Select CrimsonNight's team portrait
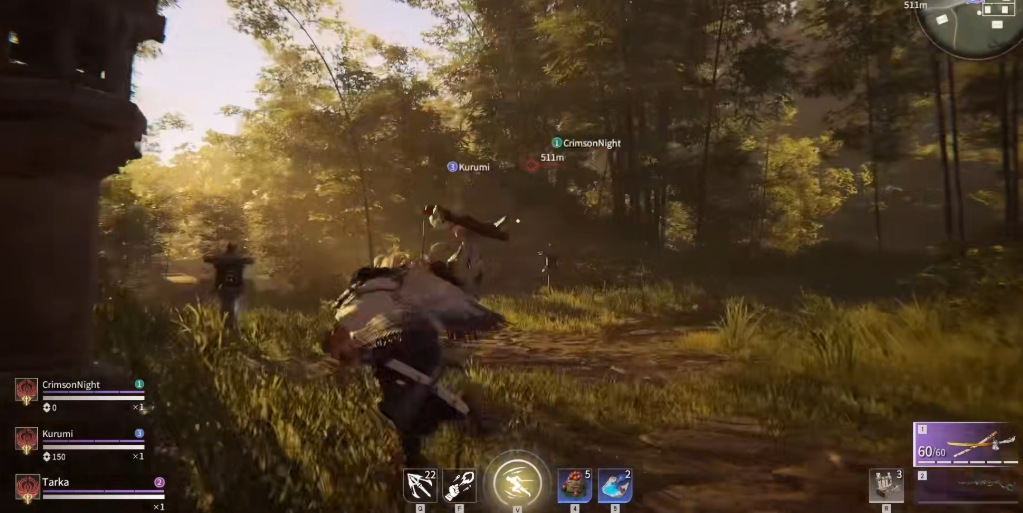 27,390
